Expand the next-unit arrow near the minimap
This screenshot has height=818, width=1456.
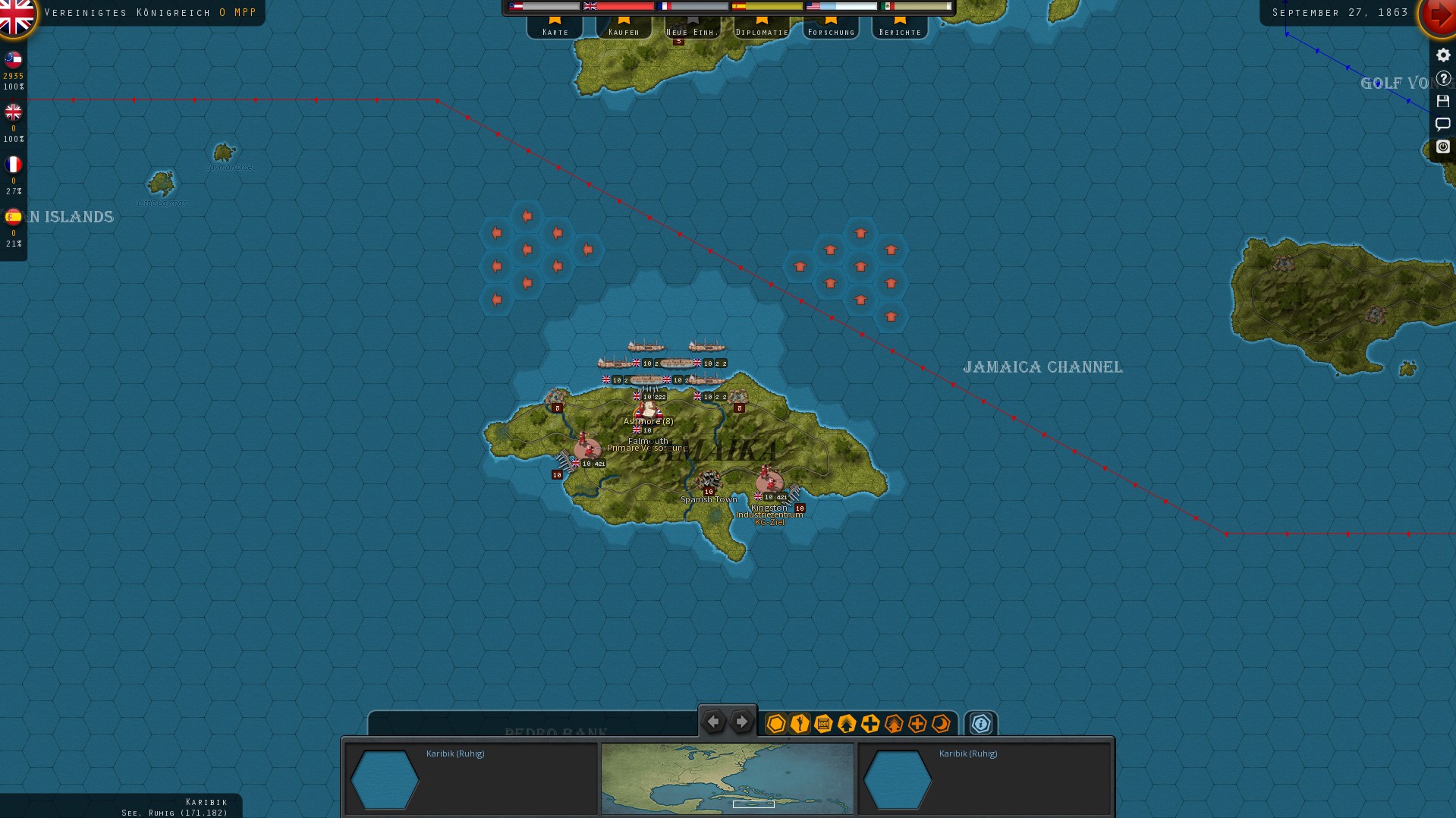pyautogui.click(x=741, y=721)
